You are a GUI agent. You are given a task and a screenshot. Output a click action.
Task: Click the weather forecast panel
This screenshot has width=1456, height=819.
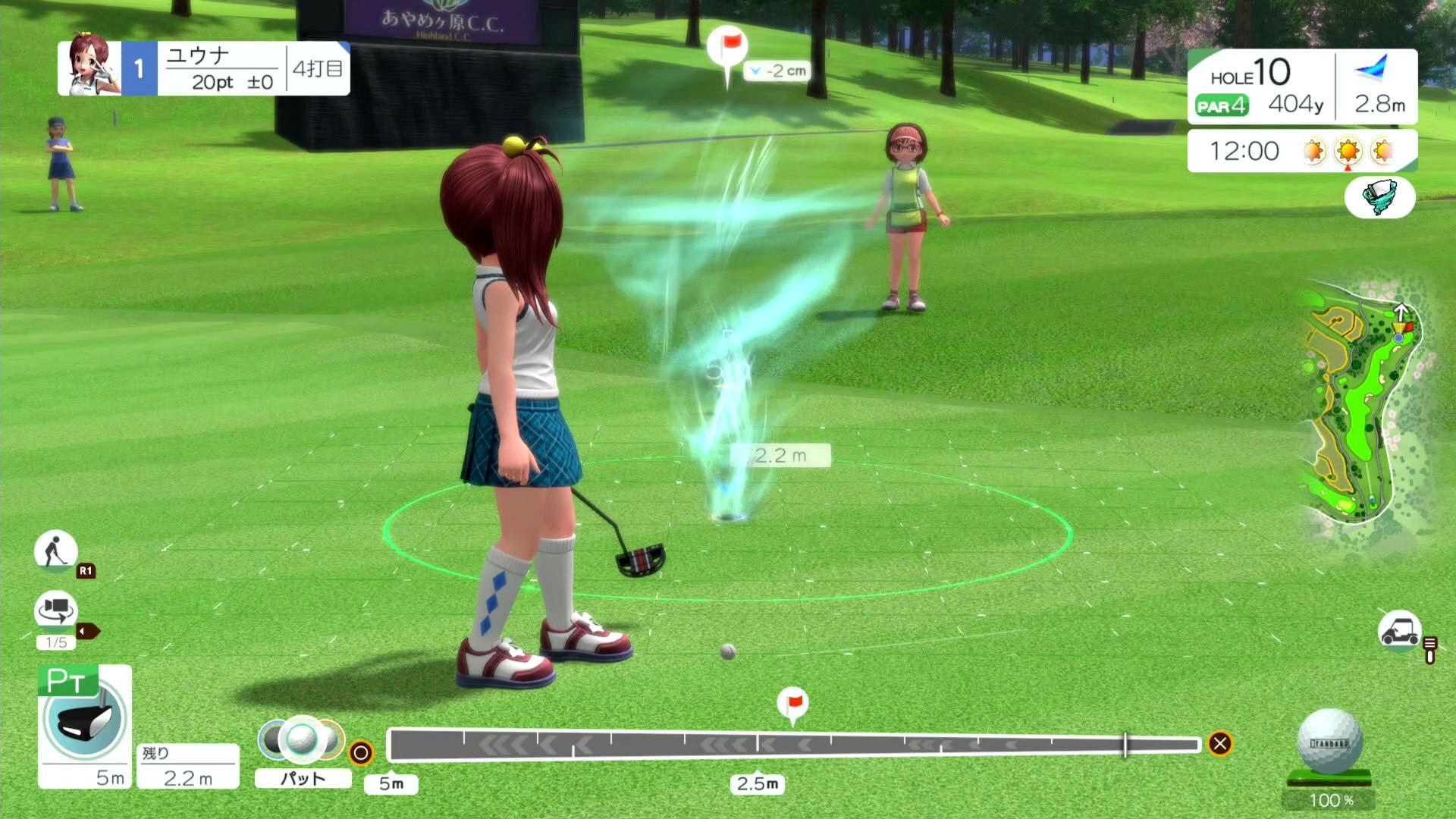click(x=1301, y=151)
